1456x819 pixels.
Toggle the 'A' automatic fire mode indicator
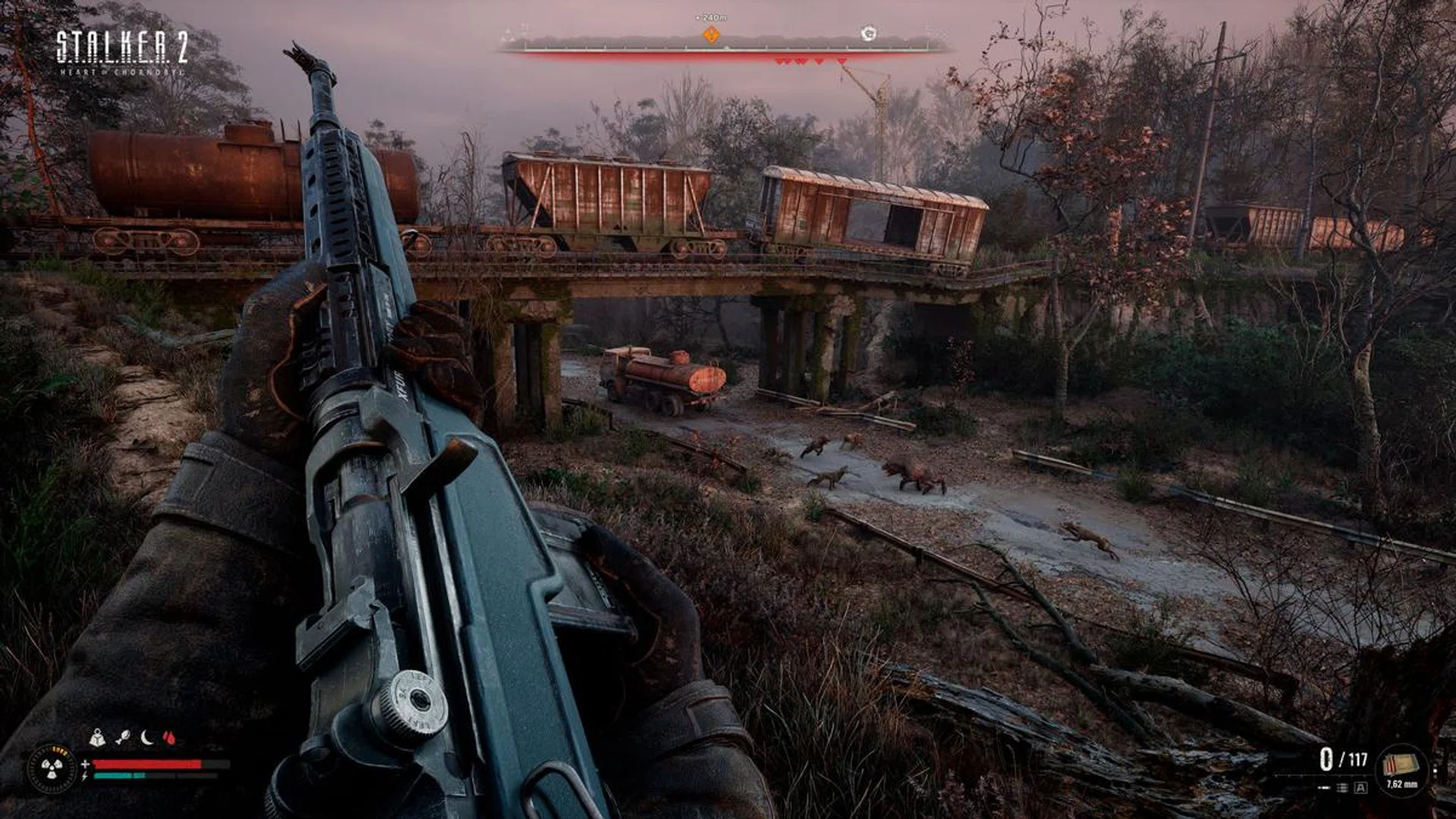1360,787
